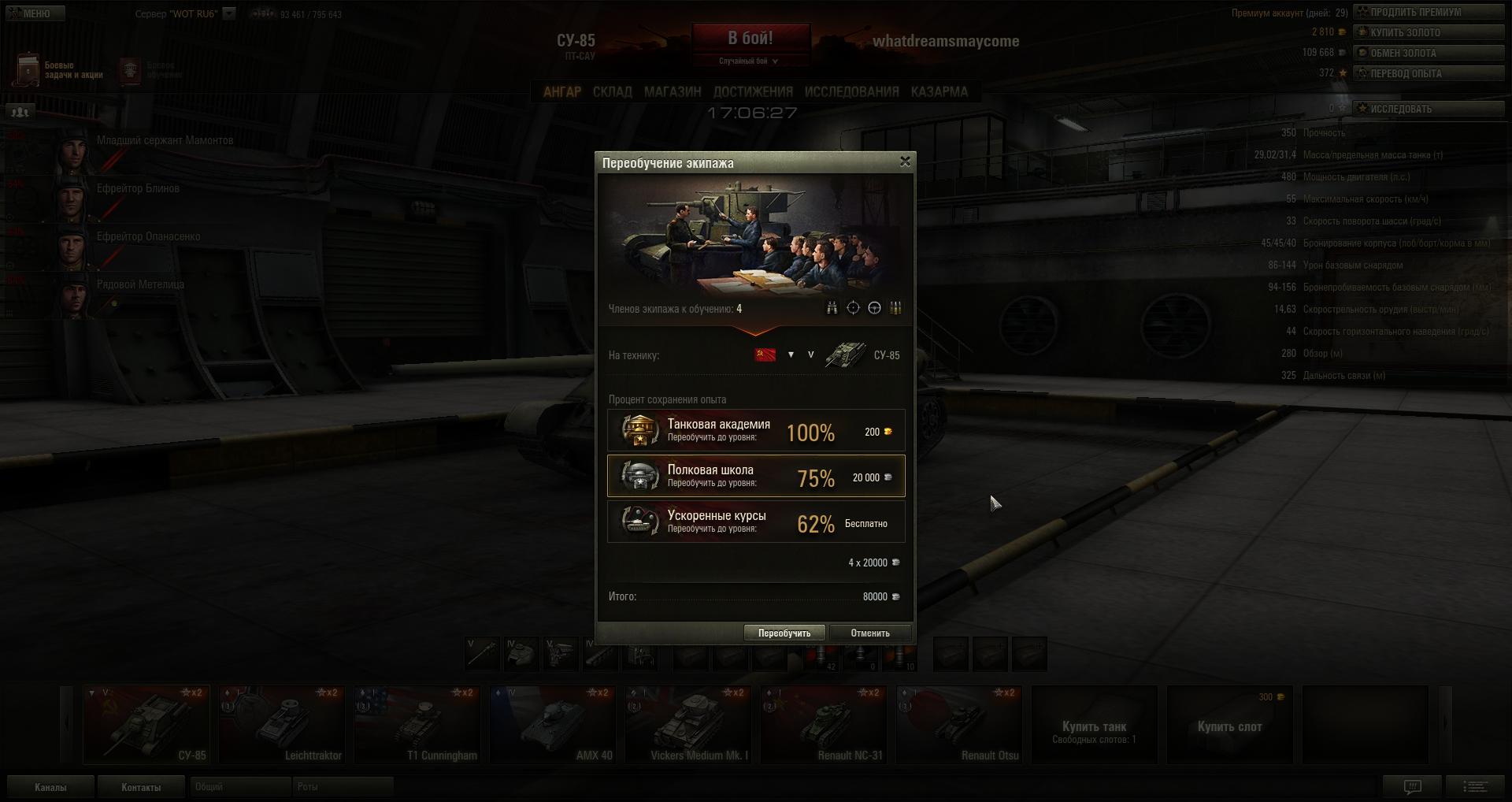Extend premium with ПРОДЛИТЬ ПРЕМИУМ
1512x802 pixels.
coord(1429,12)
